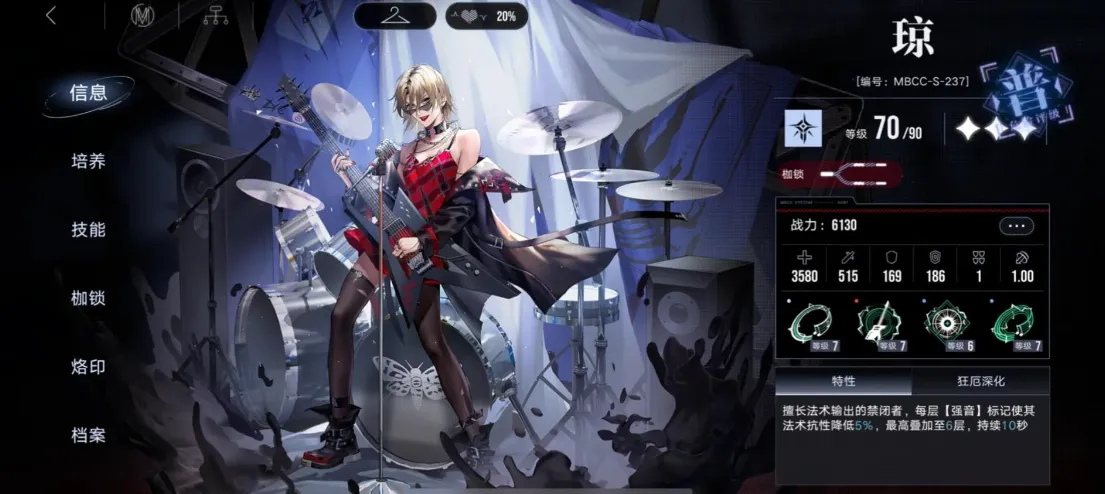This screenshot has width=1105, height=494.
Task: Go back with the top-left arrow
Action: click(x=51, y=16)
